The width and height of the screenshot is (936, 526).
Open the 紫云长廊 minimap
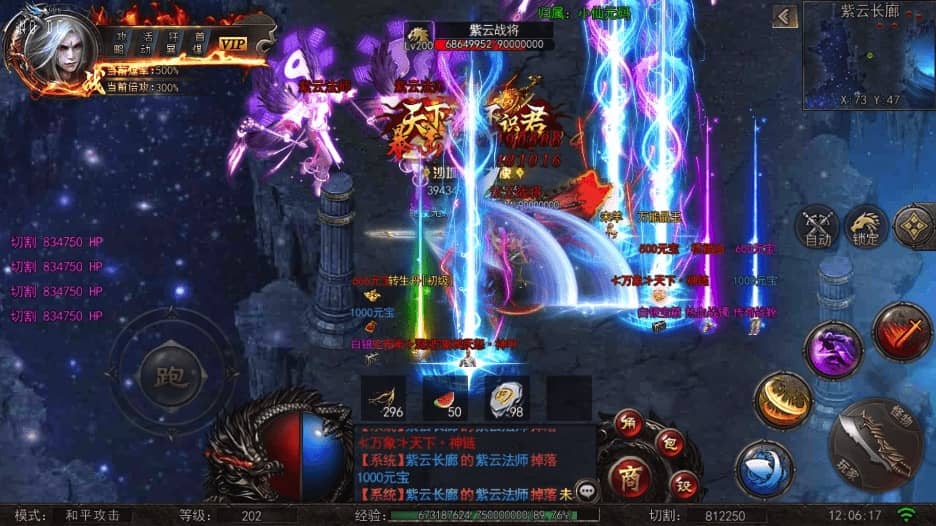868,55
